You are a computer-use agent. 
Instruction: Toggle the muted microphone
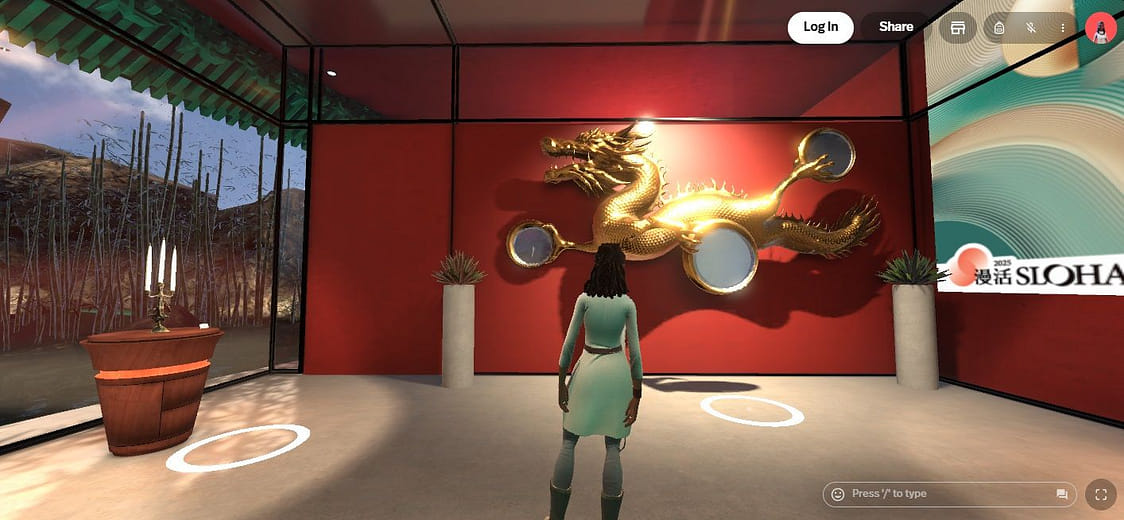[1030, 28]
